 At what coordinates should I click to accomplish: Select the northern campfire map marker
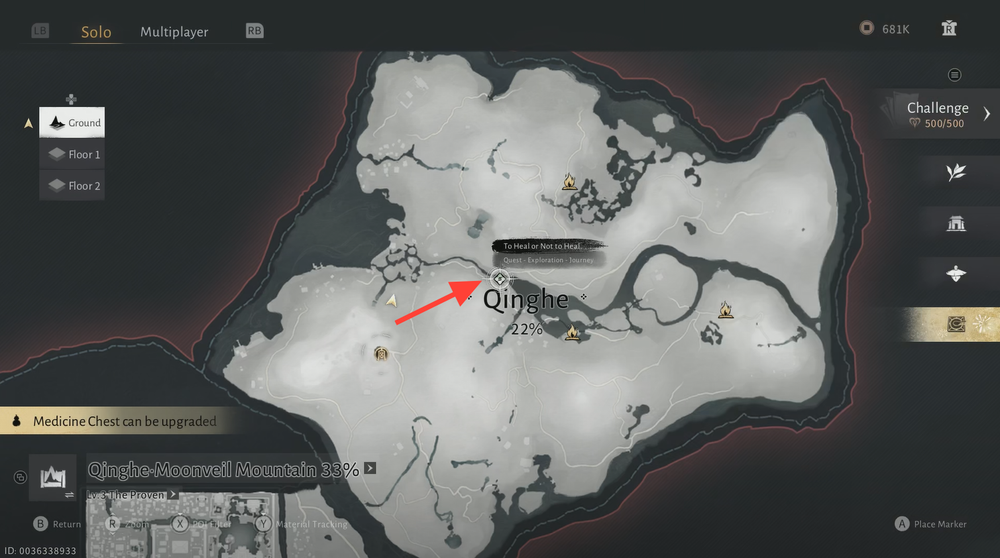point(569,182)
